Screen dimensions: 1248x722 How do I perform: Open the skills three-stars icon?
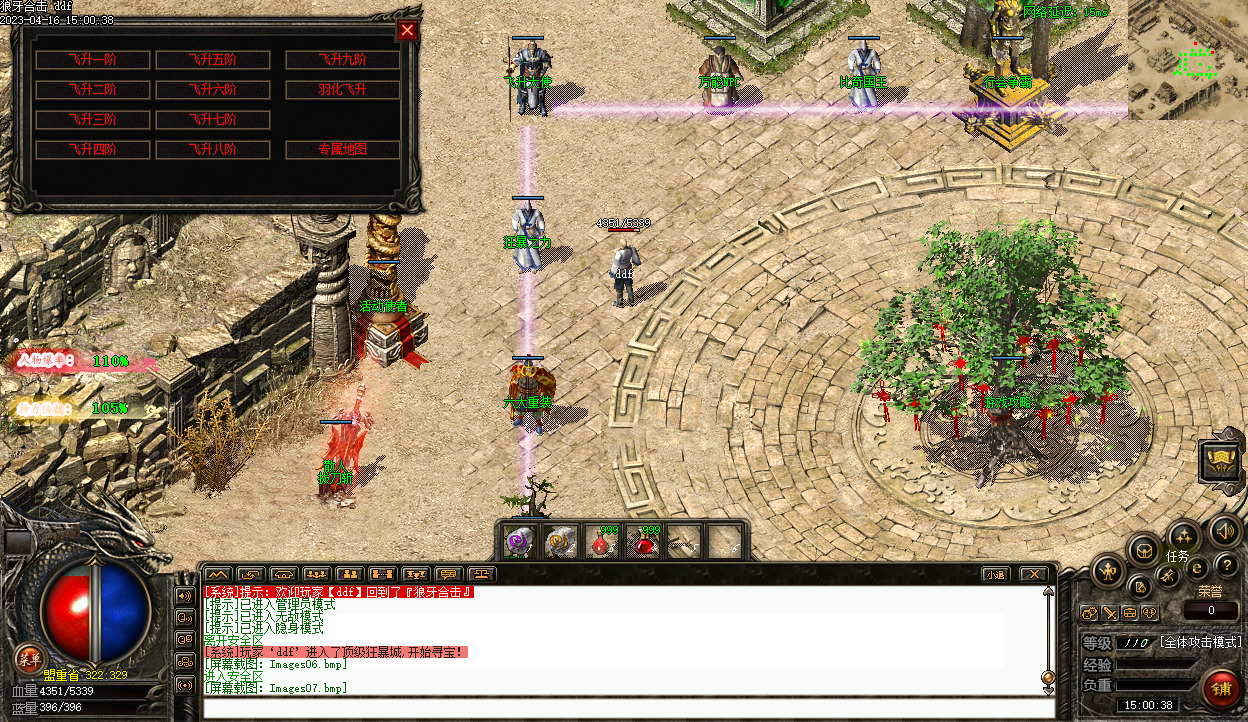pos(1183,536)
